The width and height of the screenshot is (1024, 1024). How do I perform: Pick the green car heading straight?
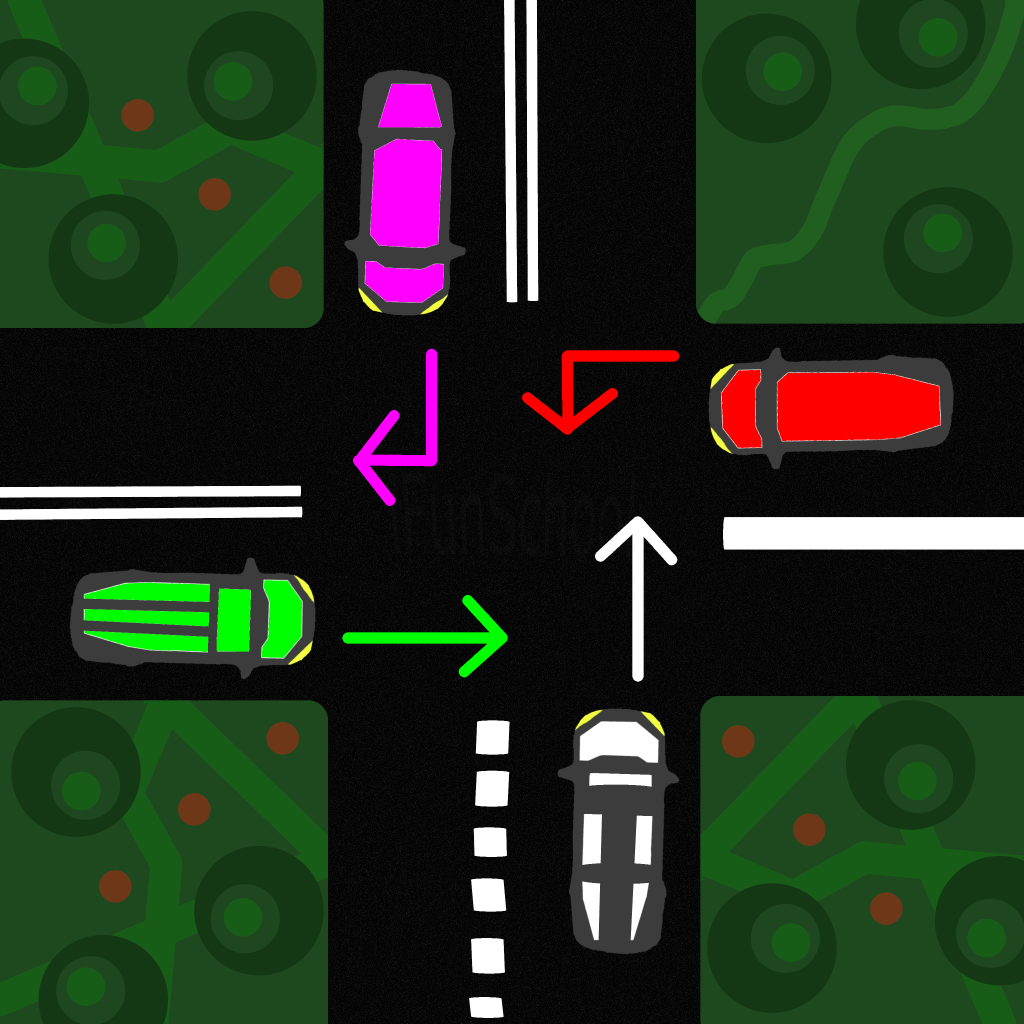click(193, 620)
